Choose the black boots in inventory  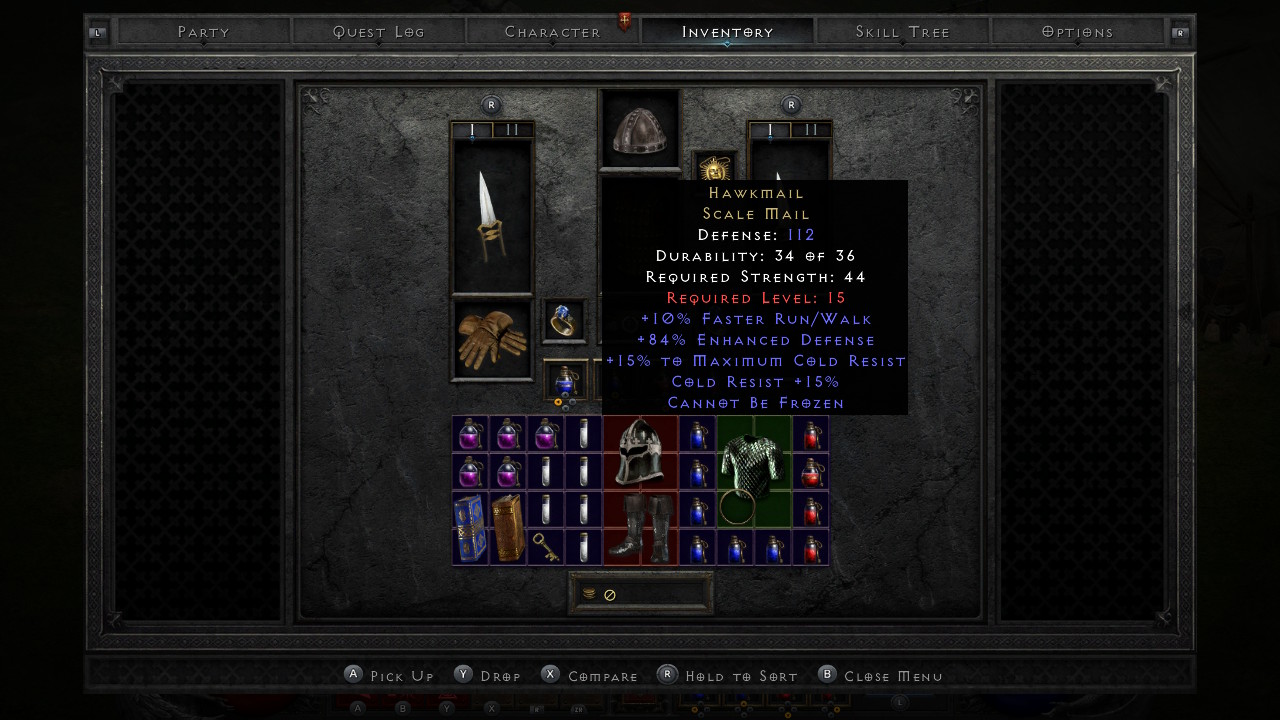pyautogui.click(x=640, y=528)
